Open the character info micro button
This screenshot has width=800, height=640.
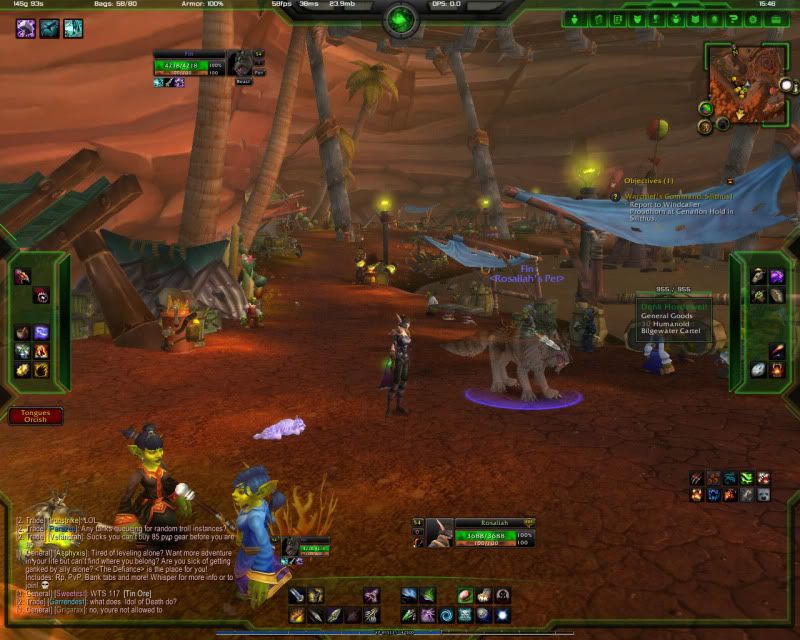[576, 19]
